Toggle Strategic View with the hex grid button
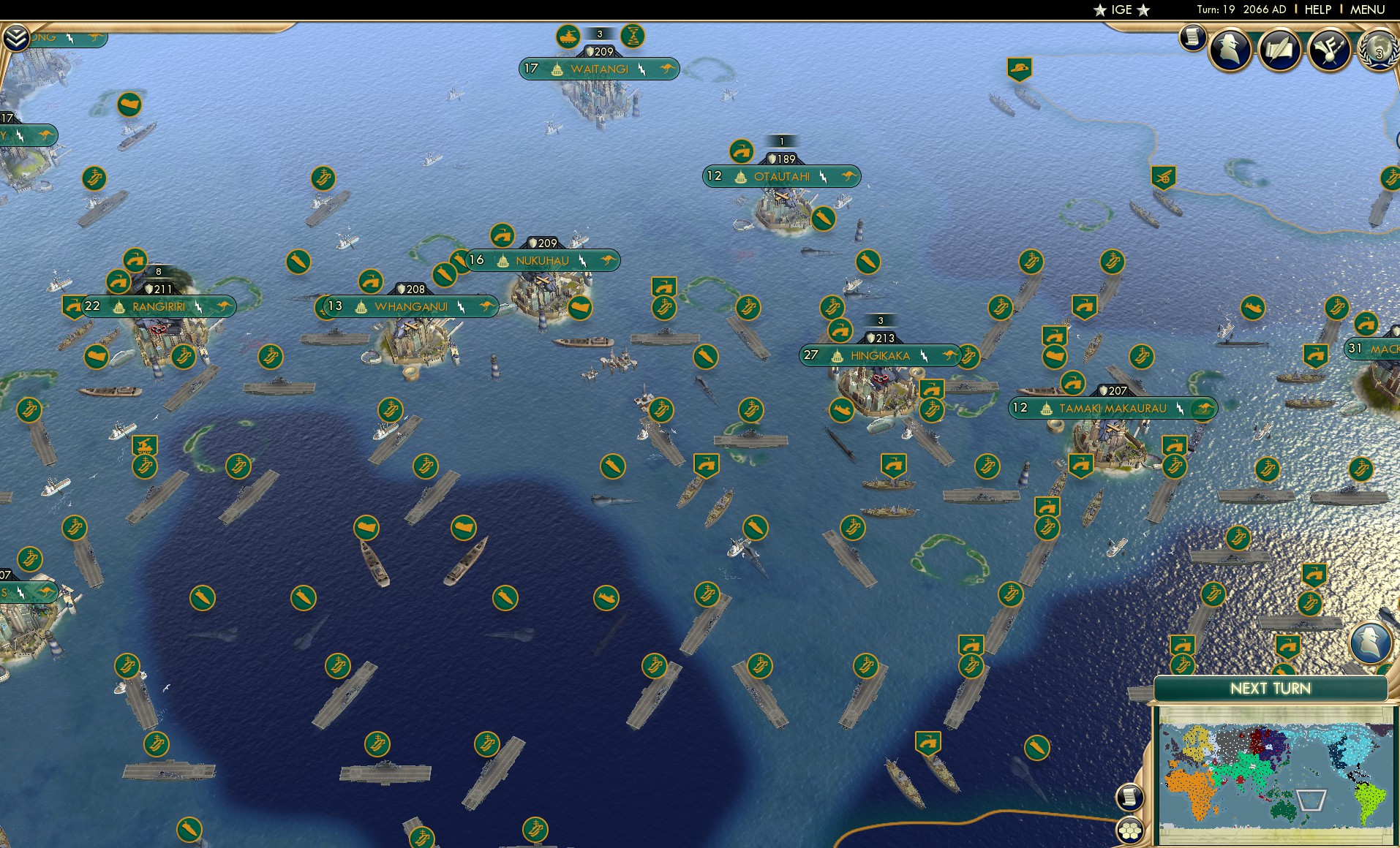Image resolution: width=1400 pixels, height=848 pixels. 1131,831
